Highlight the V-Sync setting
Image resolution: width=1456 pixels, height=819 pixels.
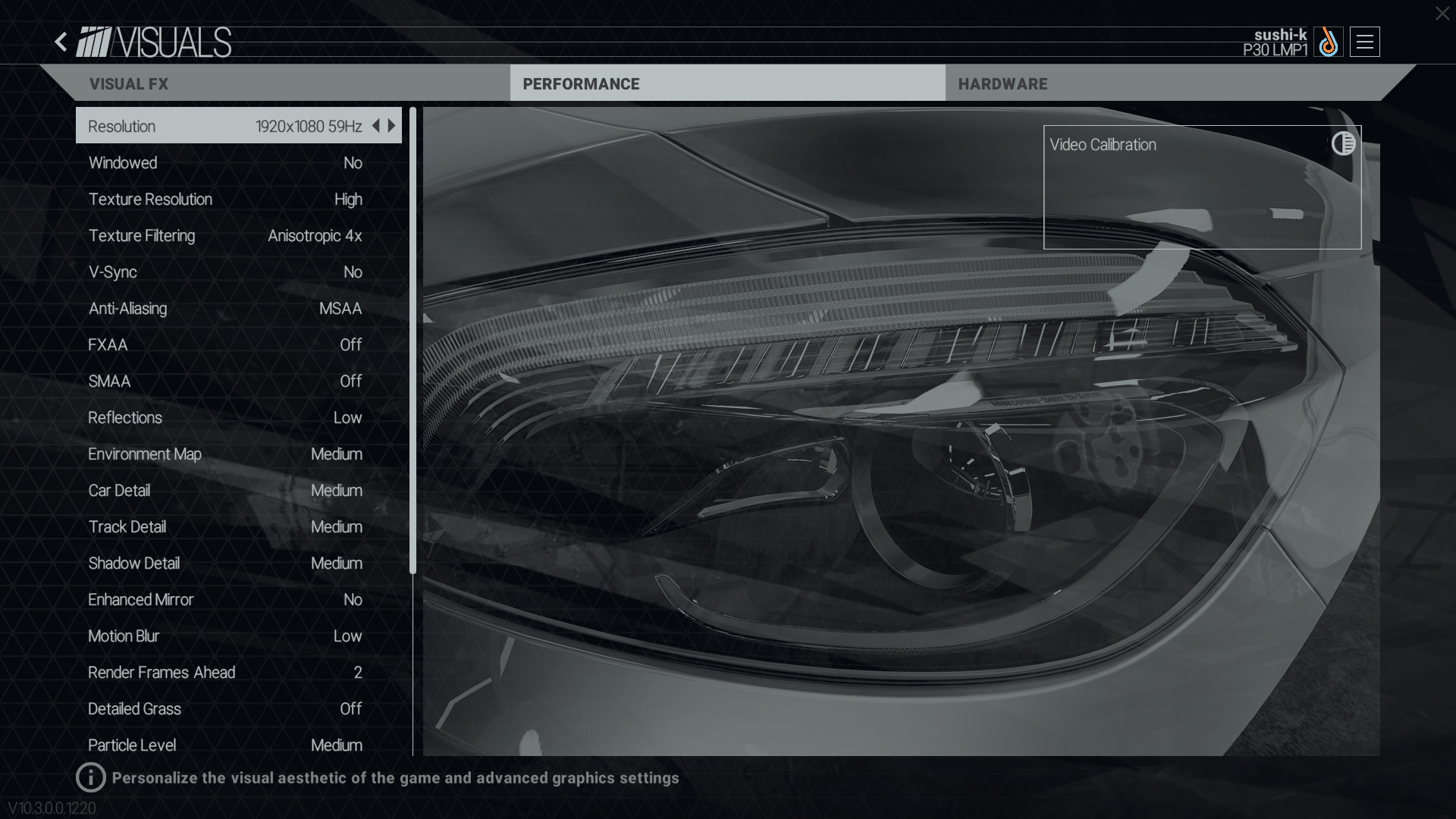tap(225, 272)
